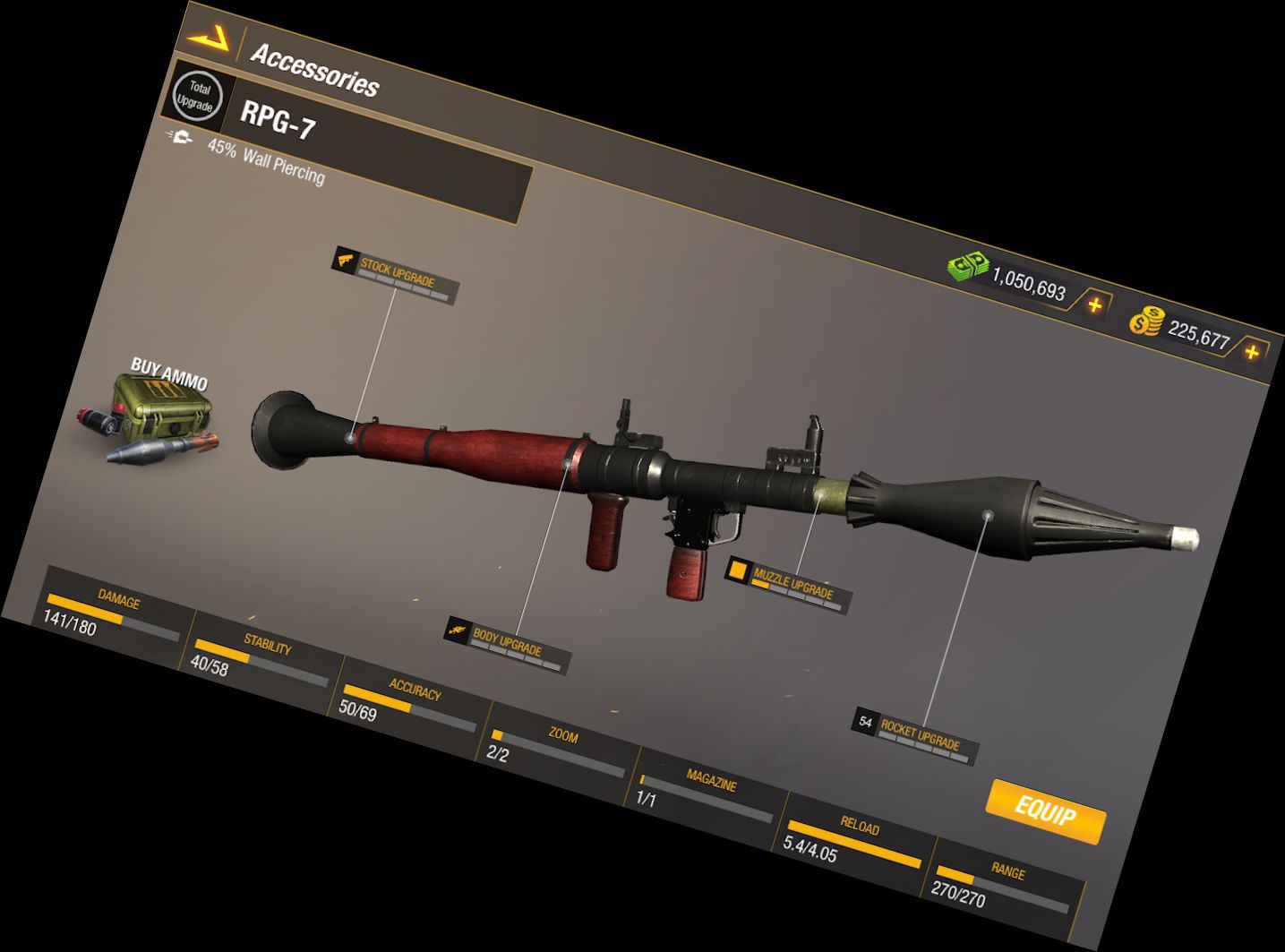Add more gold coins with the plus button
This screenshot has height=952, width=1285.
pos(1251,351)
